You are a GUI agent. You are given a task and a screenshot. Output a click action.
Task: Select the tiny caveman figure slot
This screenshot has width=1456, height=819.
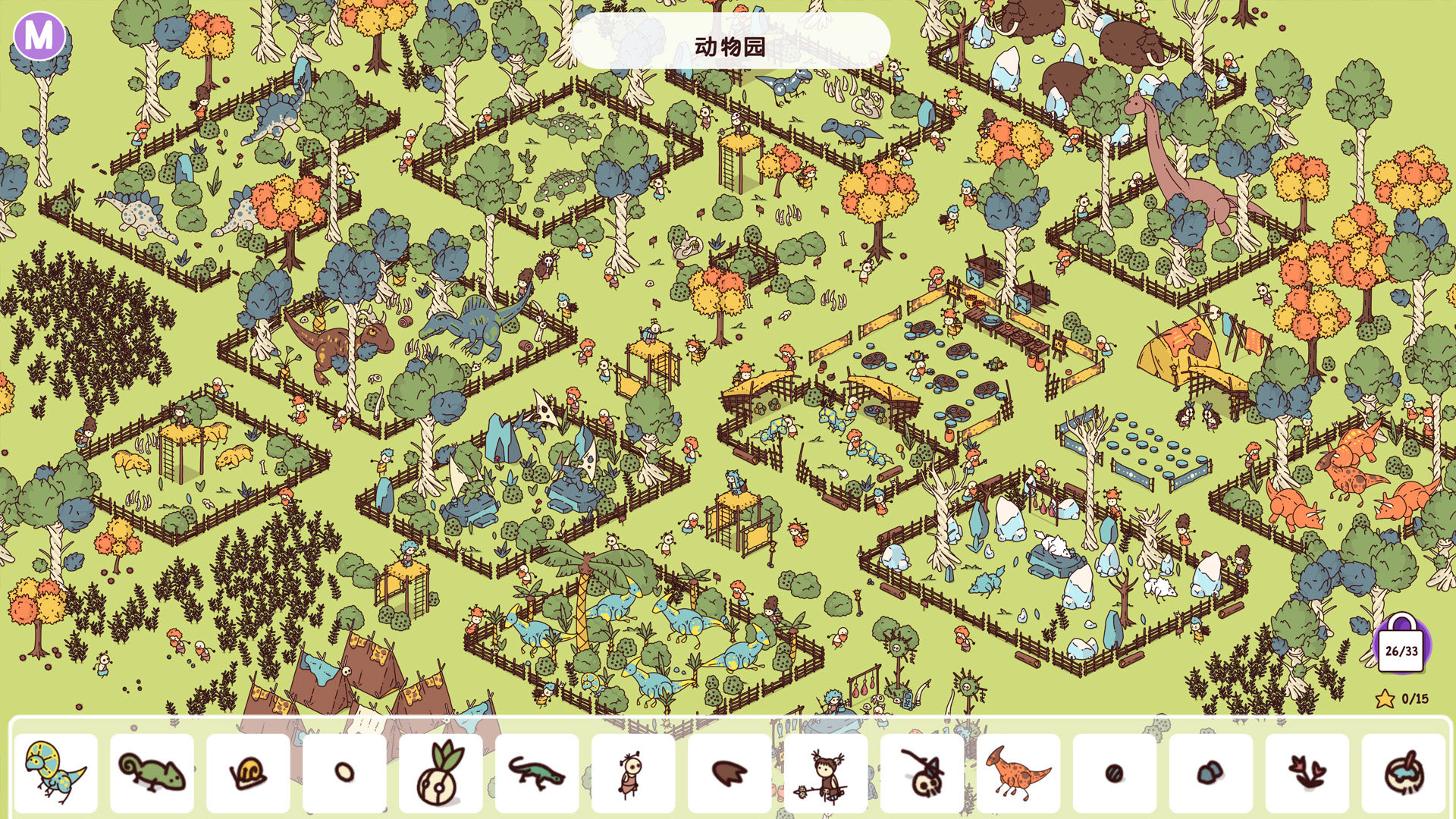633,773
